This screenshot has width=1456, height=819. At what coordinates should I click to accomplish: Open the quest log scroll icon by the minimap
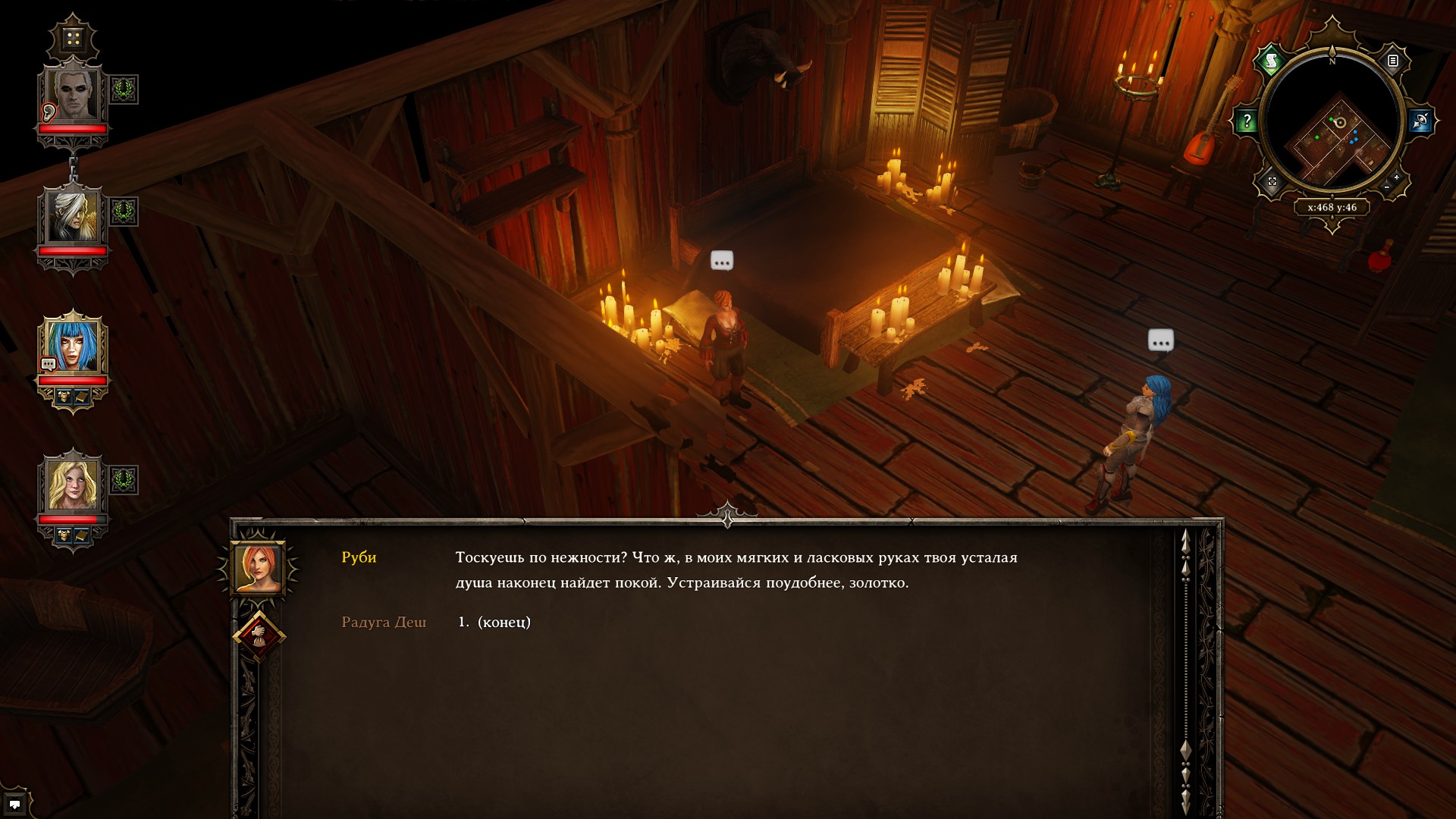point(1271,61)
